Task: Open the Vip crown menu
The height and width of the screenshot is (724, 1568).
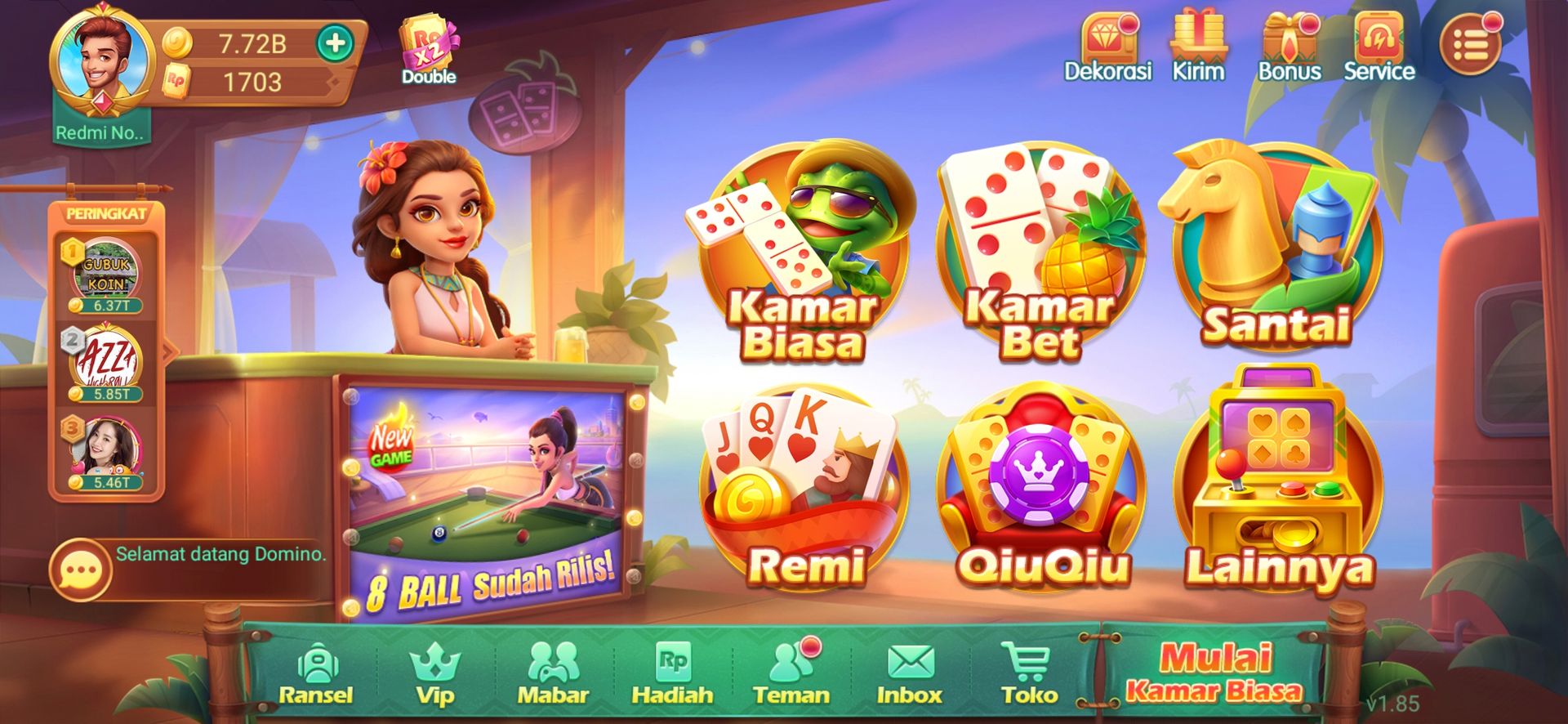Action: (434, 674)
